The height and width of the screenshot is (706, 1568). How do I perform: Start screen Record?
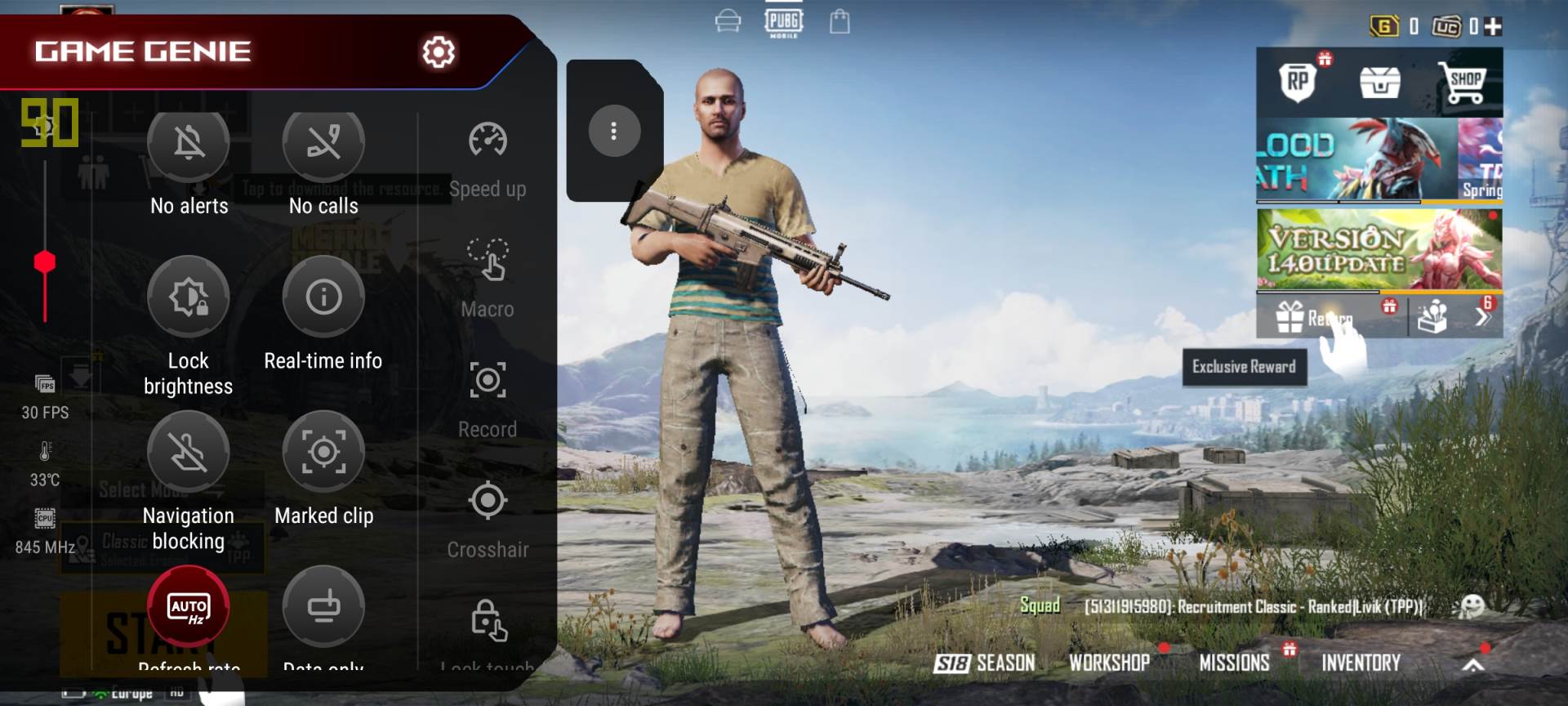coord(488,381)
